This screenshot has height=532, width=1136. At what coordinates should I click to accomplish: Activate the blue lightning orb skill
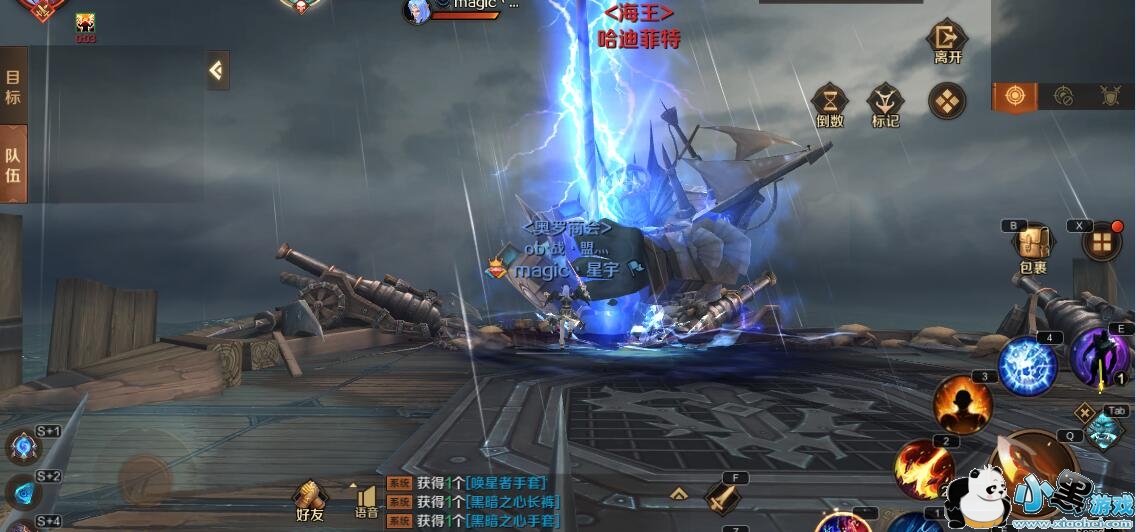point(1027,365)
